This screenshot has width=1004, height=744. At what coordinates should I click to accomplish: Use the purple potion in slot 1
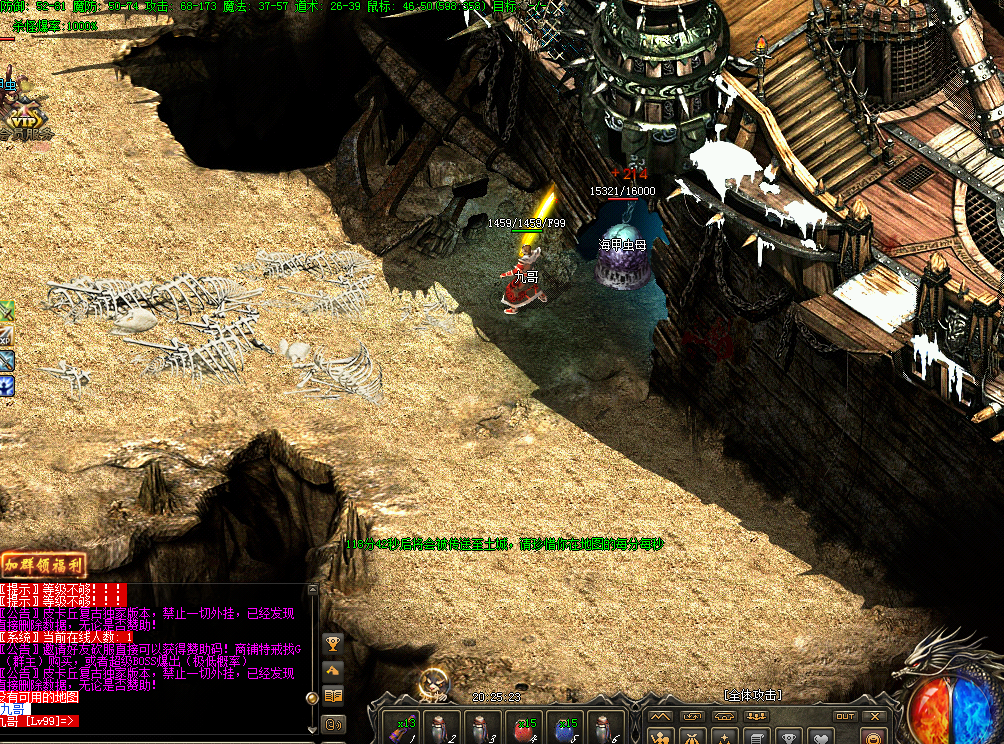tap(404, 728)
